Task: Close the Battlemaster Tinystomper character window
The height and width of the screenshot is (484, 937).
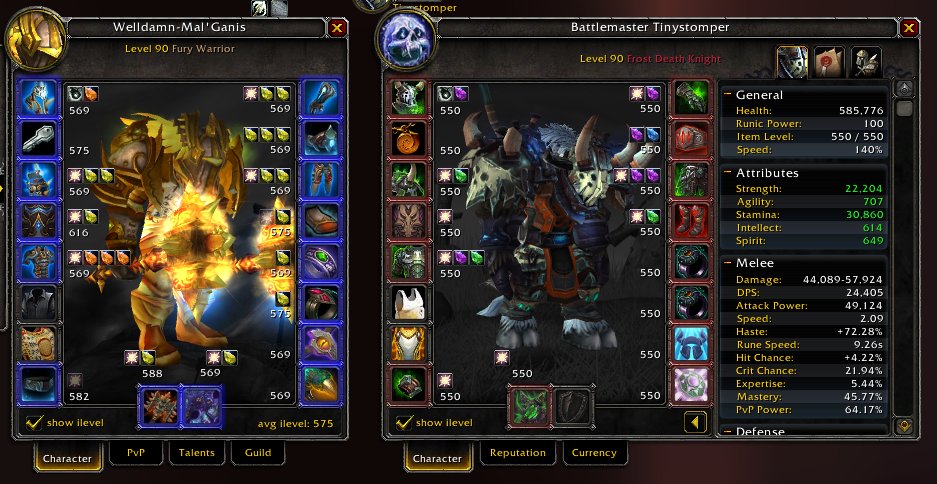Action: [x=908, y=28]
